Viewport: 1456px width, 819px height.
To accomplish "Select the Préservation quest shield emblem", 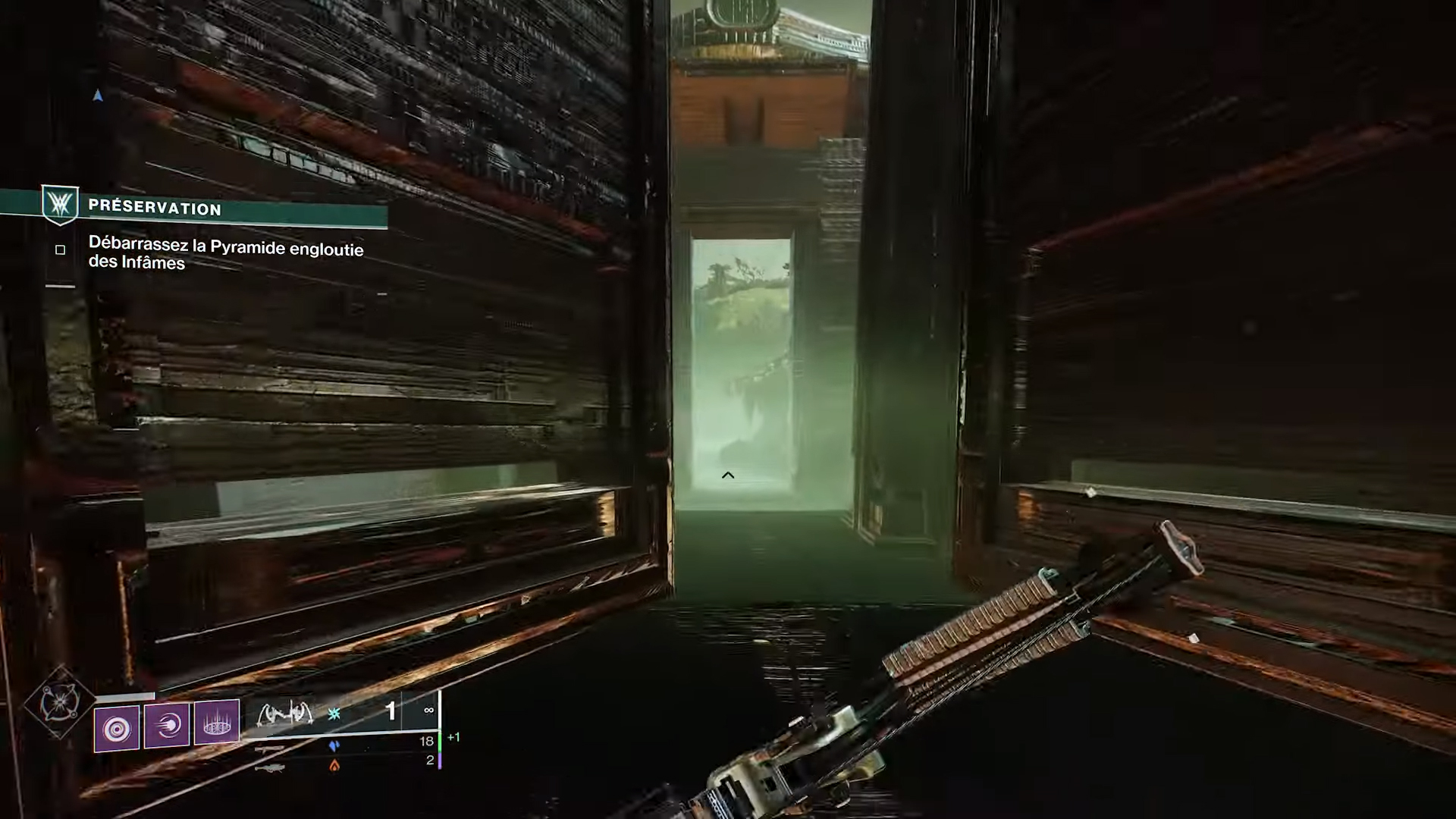I will 61,205.
